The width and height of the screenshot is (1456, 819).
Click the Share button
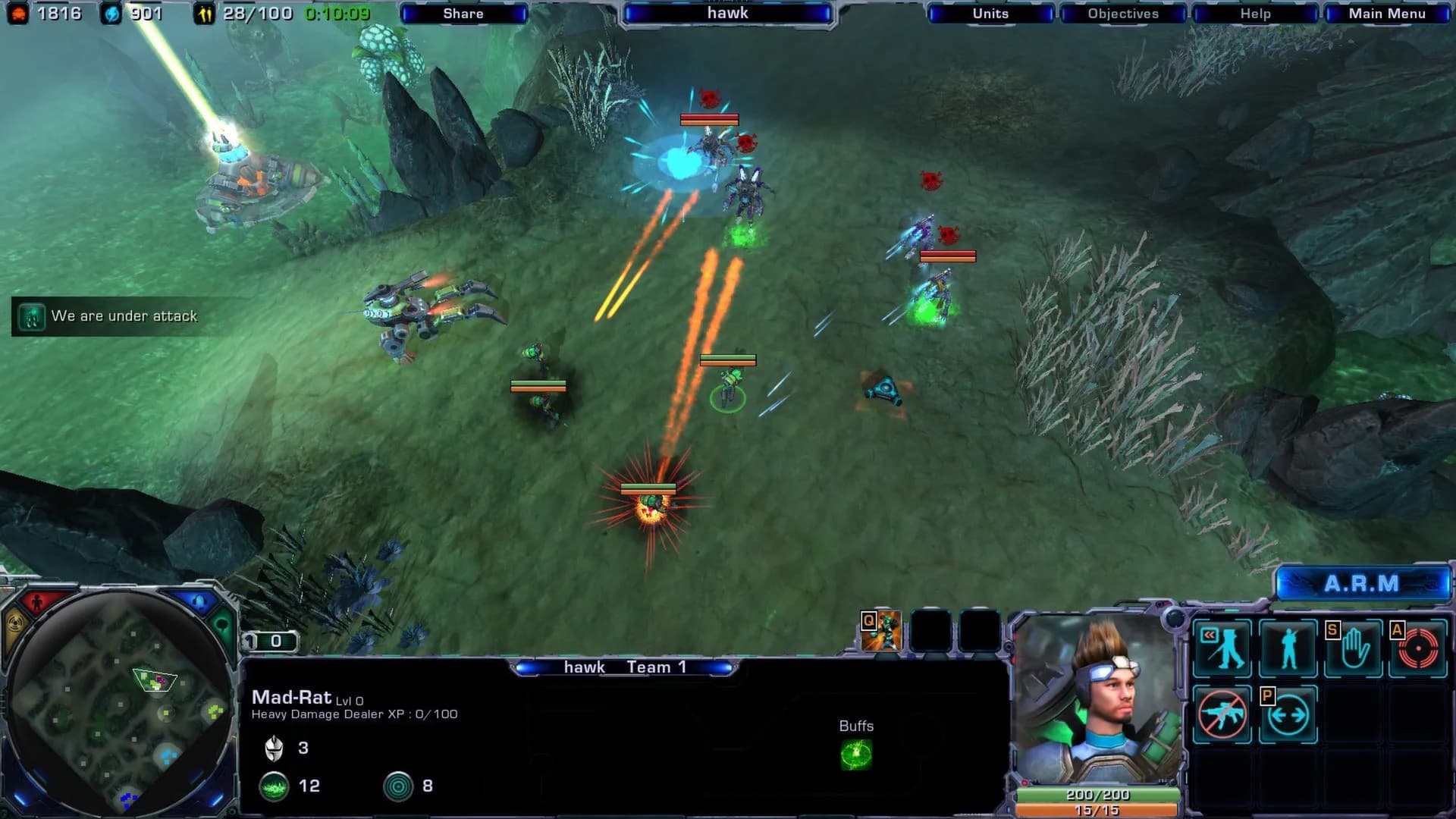coord(463,14)
